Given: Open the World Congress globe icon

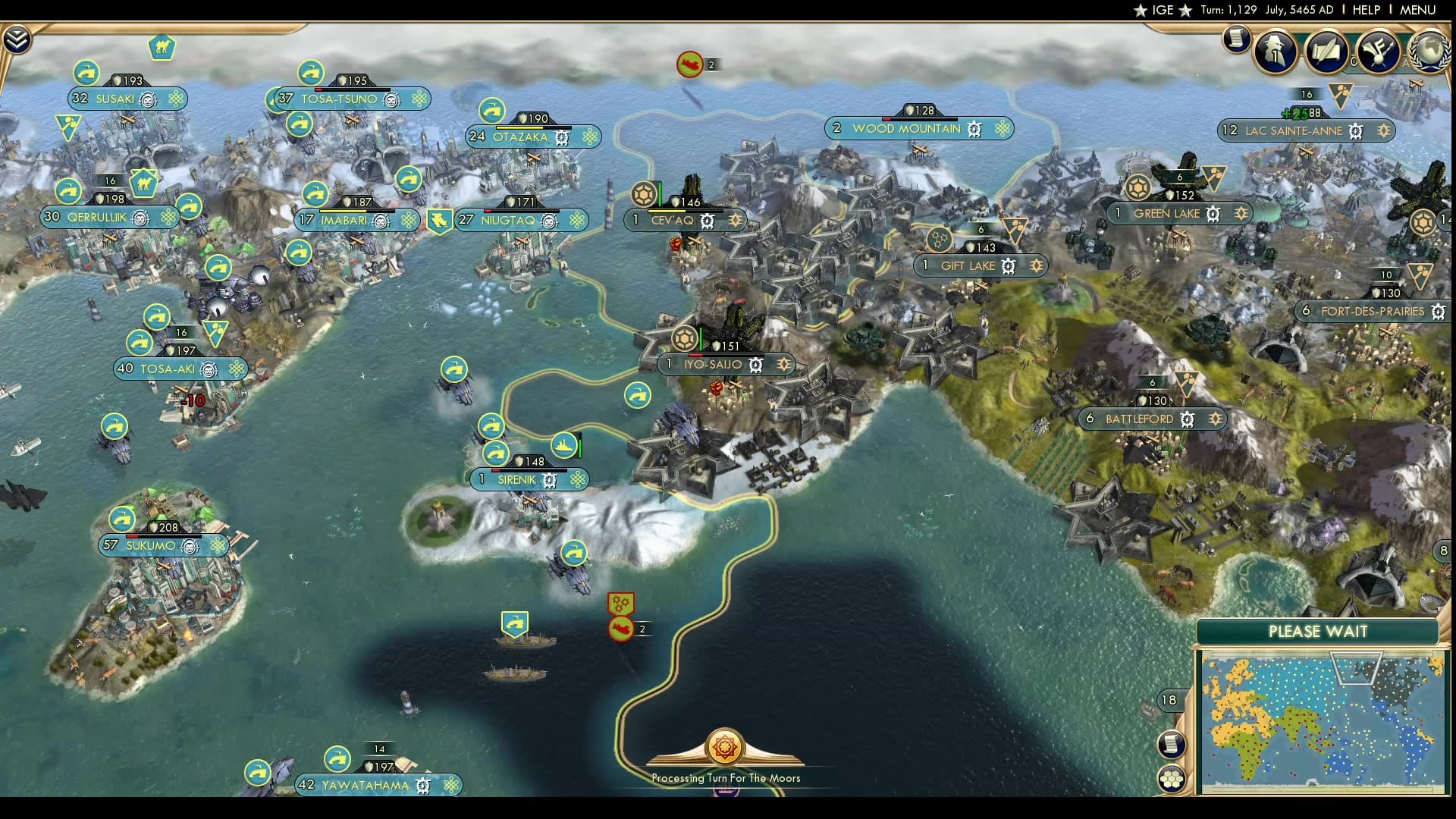Looking at the screenshot, I should [x=1431, y=50].
